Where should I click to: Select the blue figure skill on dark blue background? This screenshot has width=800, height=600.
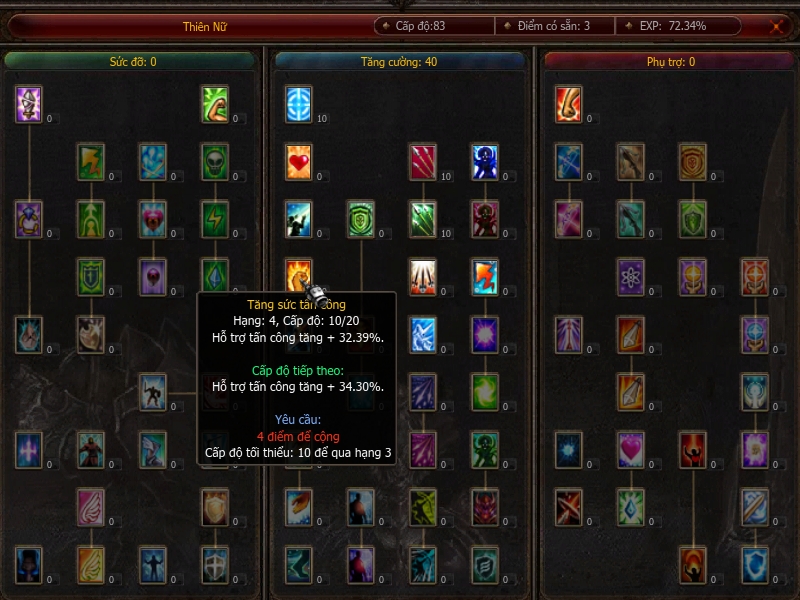484,161
